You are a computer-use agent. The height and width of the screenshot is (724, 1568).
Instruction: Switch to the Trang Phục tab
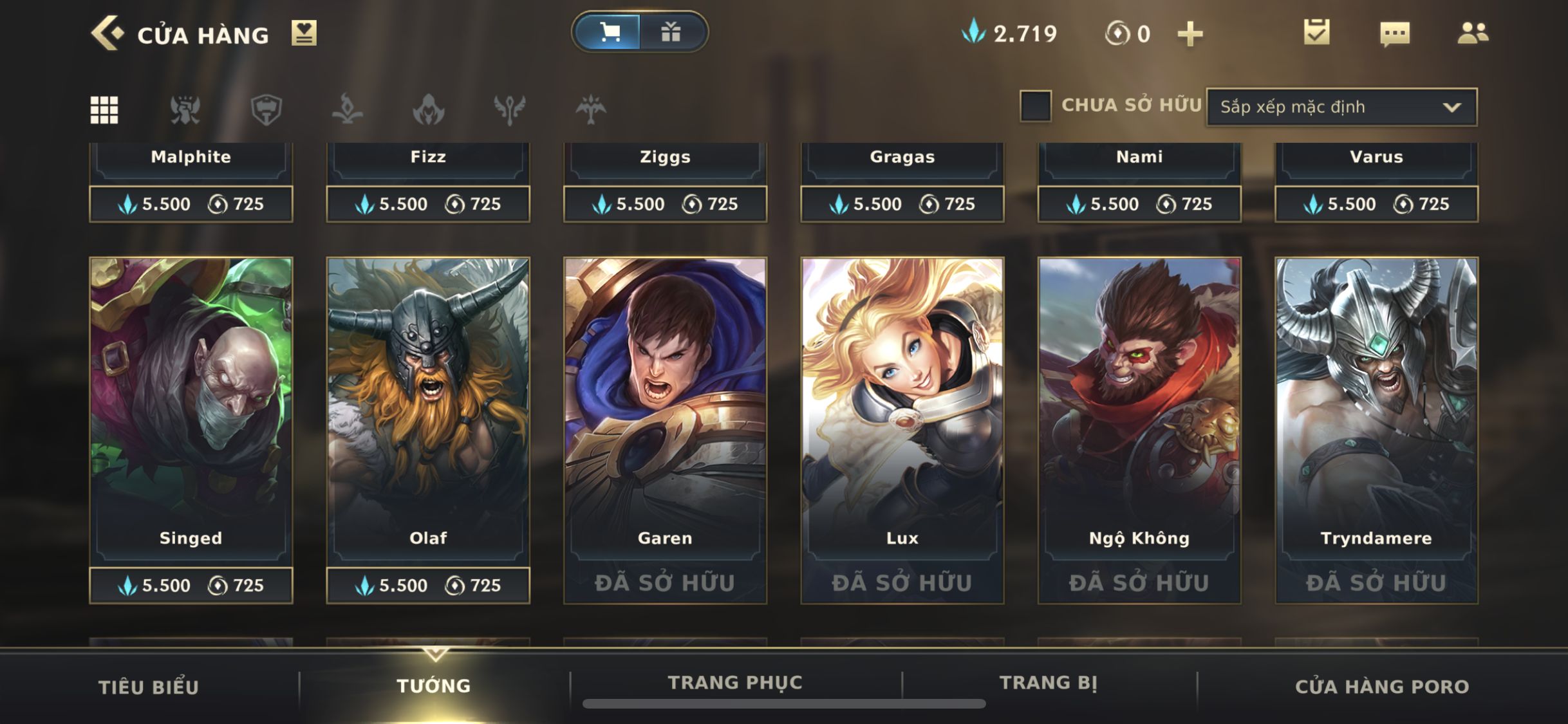735,682
